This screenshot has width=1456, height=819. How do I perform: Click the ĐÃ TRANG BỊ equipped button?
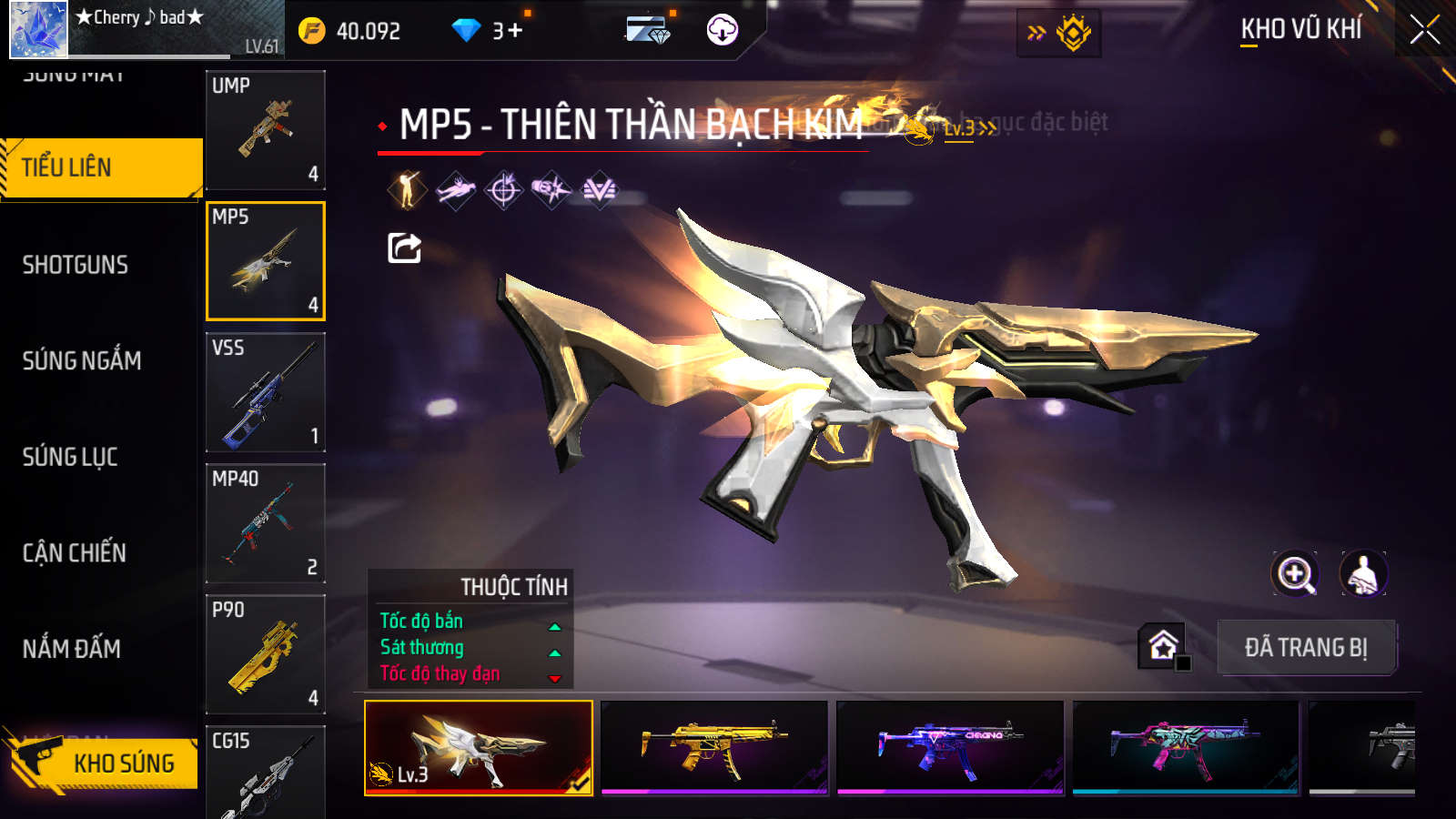(x=1306, y=648)
